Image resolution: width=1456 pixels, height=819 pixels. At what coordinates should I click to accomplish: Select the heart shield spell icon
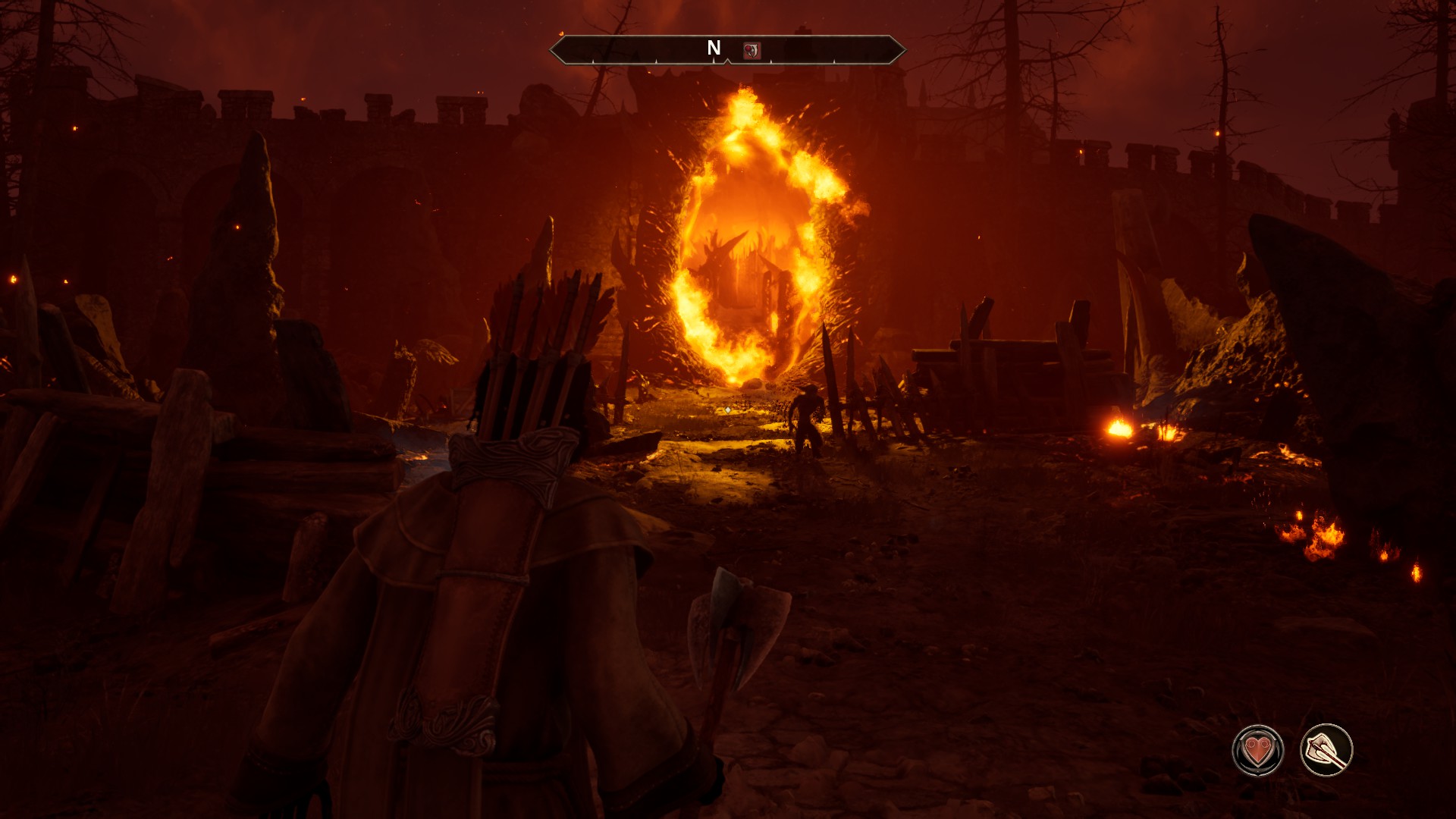[x=1258, y=751]
